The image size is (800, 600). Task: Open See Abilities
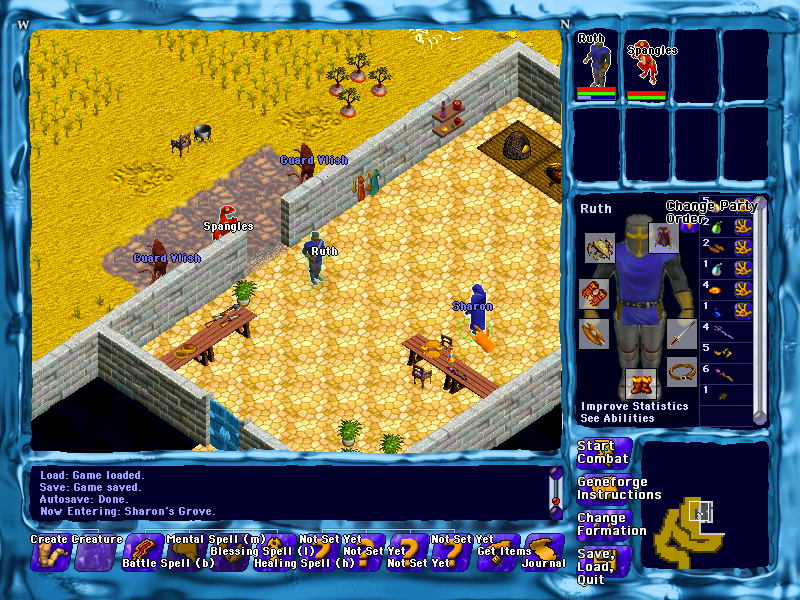[x=617, y=418]
